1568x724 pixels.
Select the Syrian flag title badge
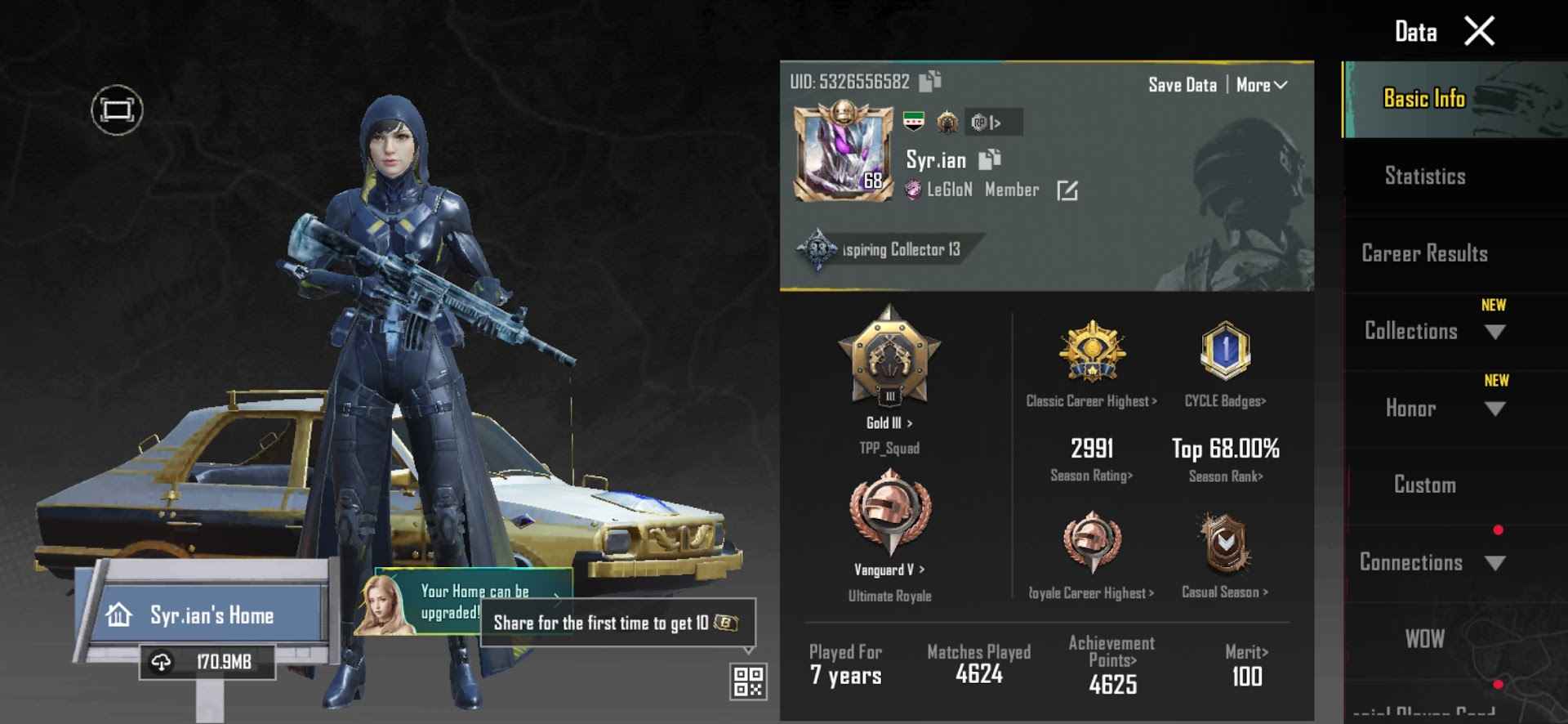(913, 118)
